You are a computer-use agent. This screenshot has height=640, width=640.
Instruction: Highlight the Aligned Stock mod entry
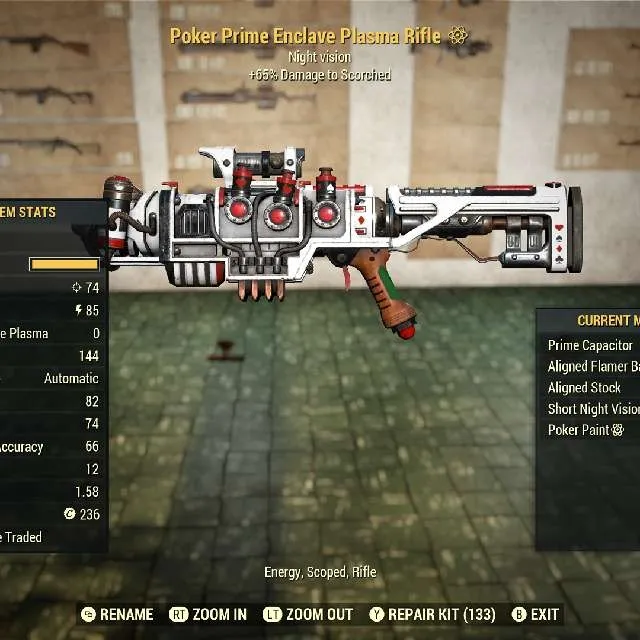[x=586, y=388]
